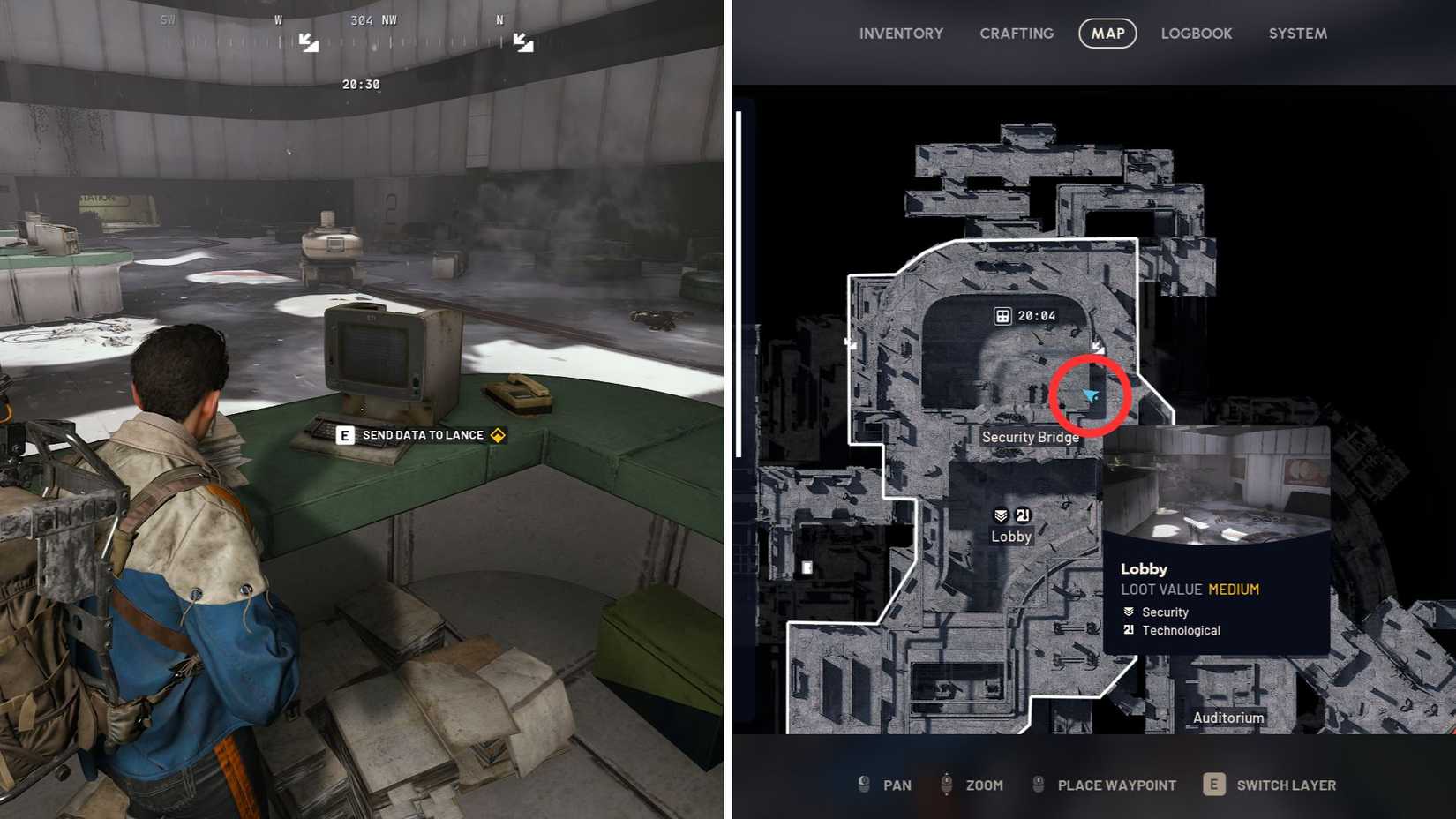1456x819 pixels.
Task: Select the Technological loot icon above Lobby
Action: coord(1022,516)
